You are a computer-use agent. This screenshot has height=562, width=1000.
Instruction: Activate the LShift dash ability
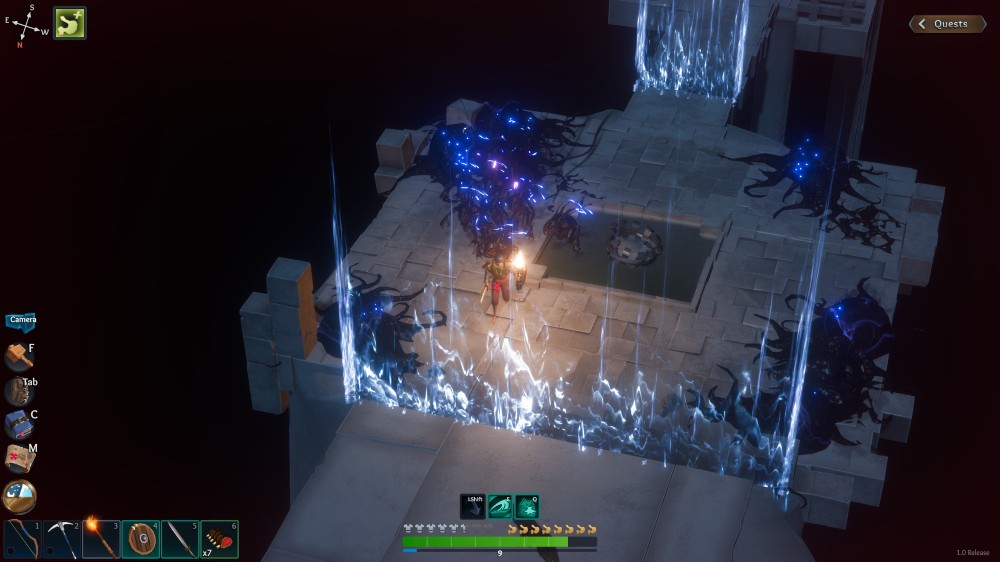pos(472,507)
